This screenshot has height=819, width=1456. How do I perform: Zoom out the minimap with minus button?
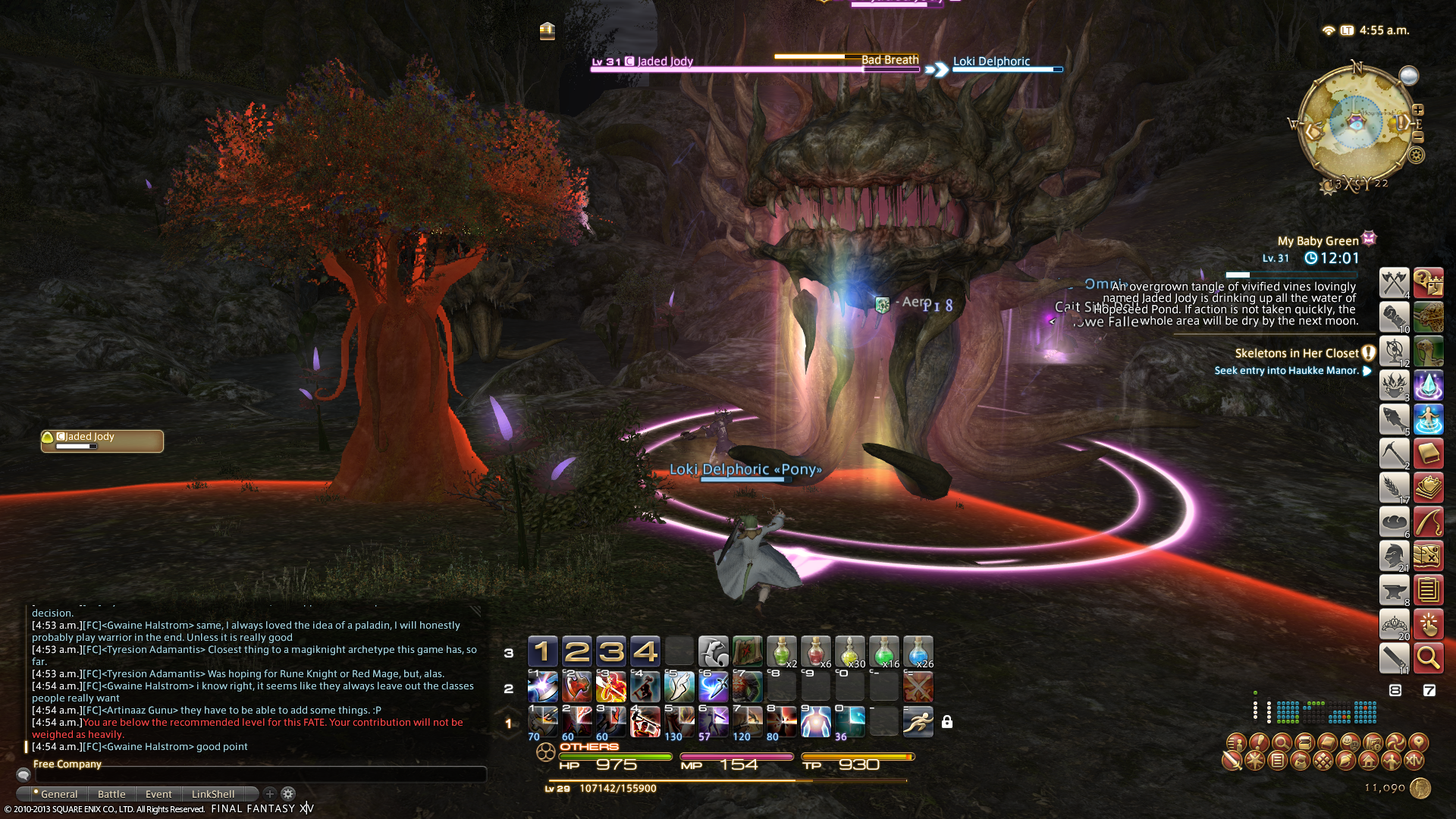[x=1418, y=137]
